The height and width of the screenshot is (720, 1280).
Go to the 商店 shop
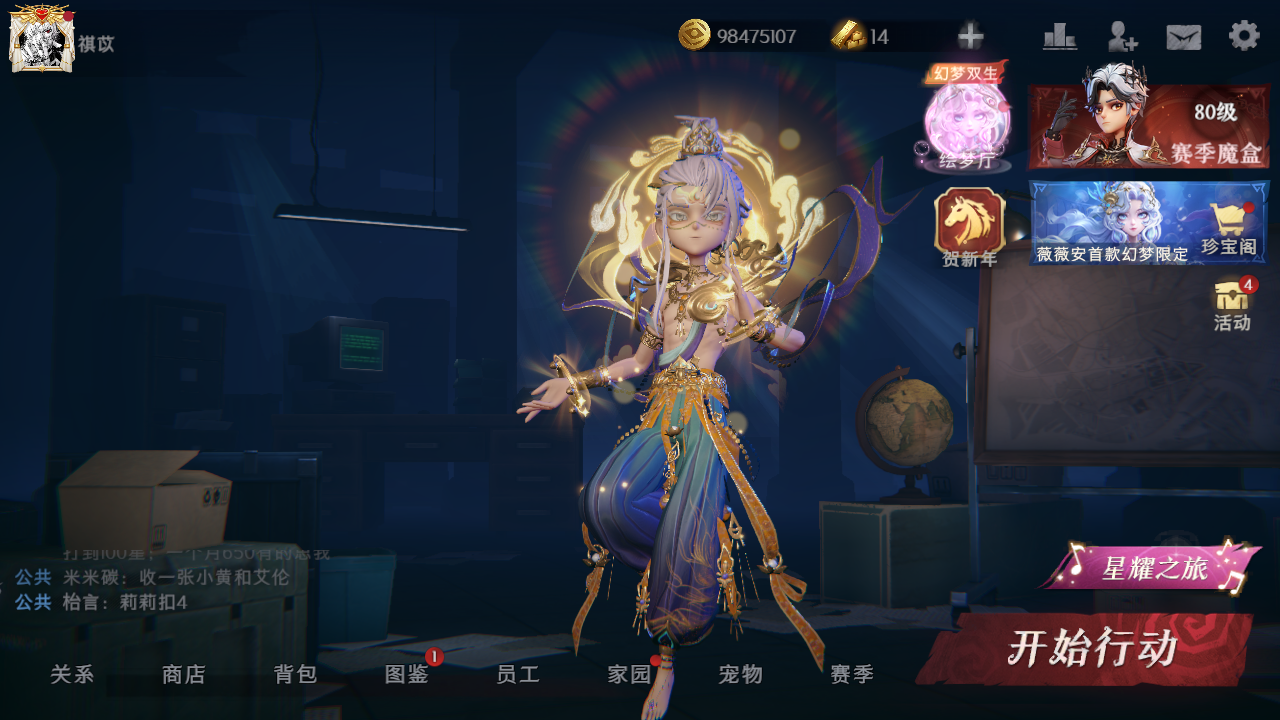point(184,674)
